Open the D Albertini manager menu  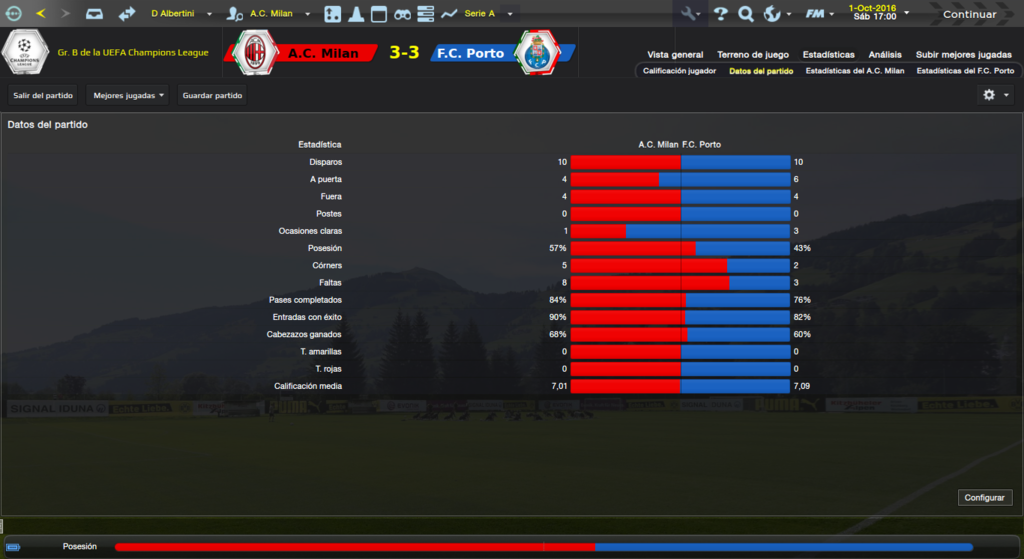181,14
